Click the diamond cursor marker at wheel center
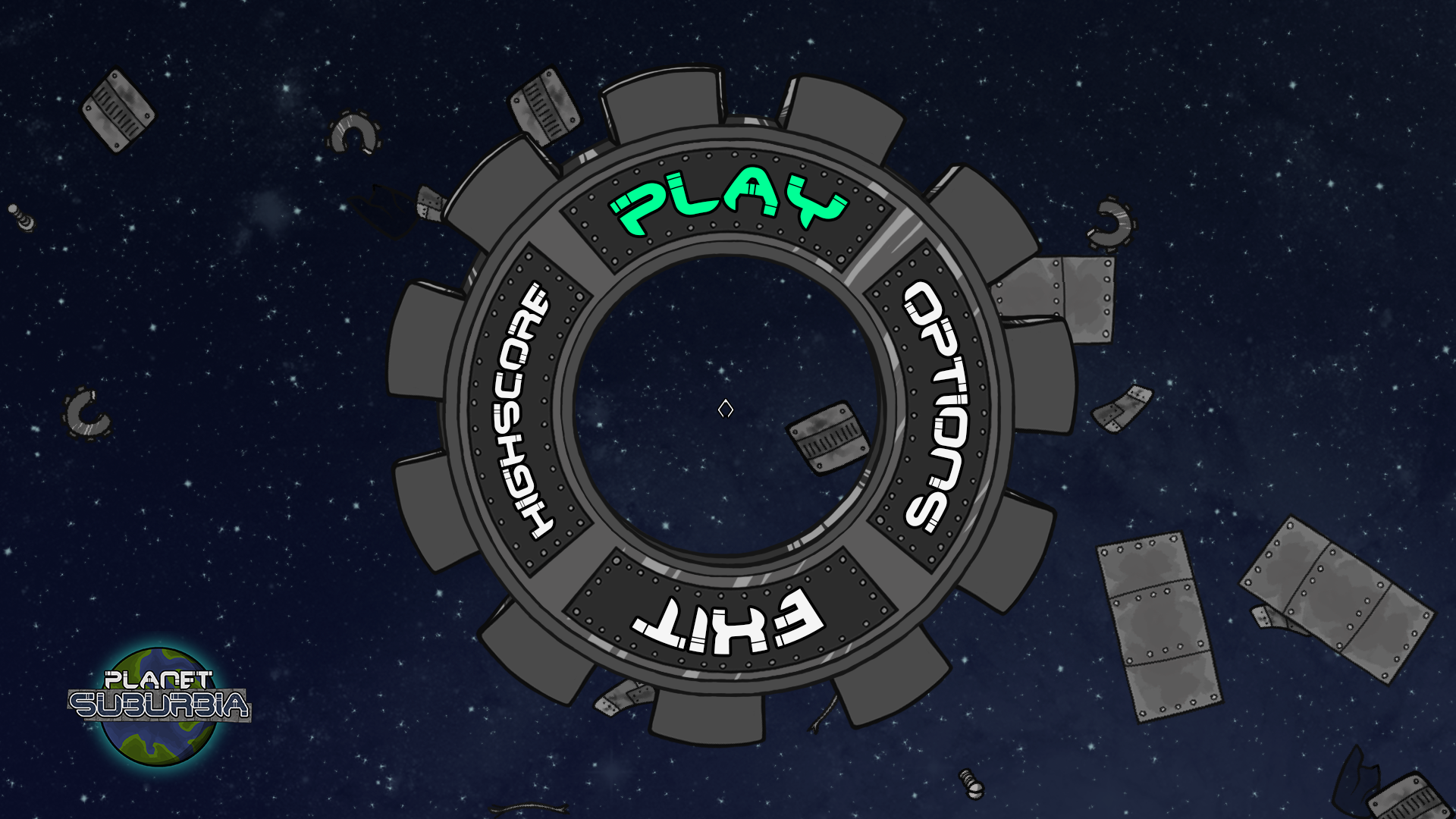Screen dimensions: 1456x819 [726, 409]
